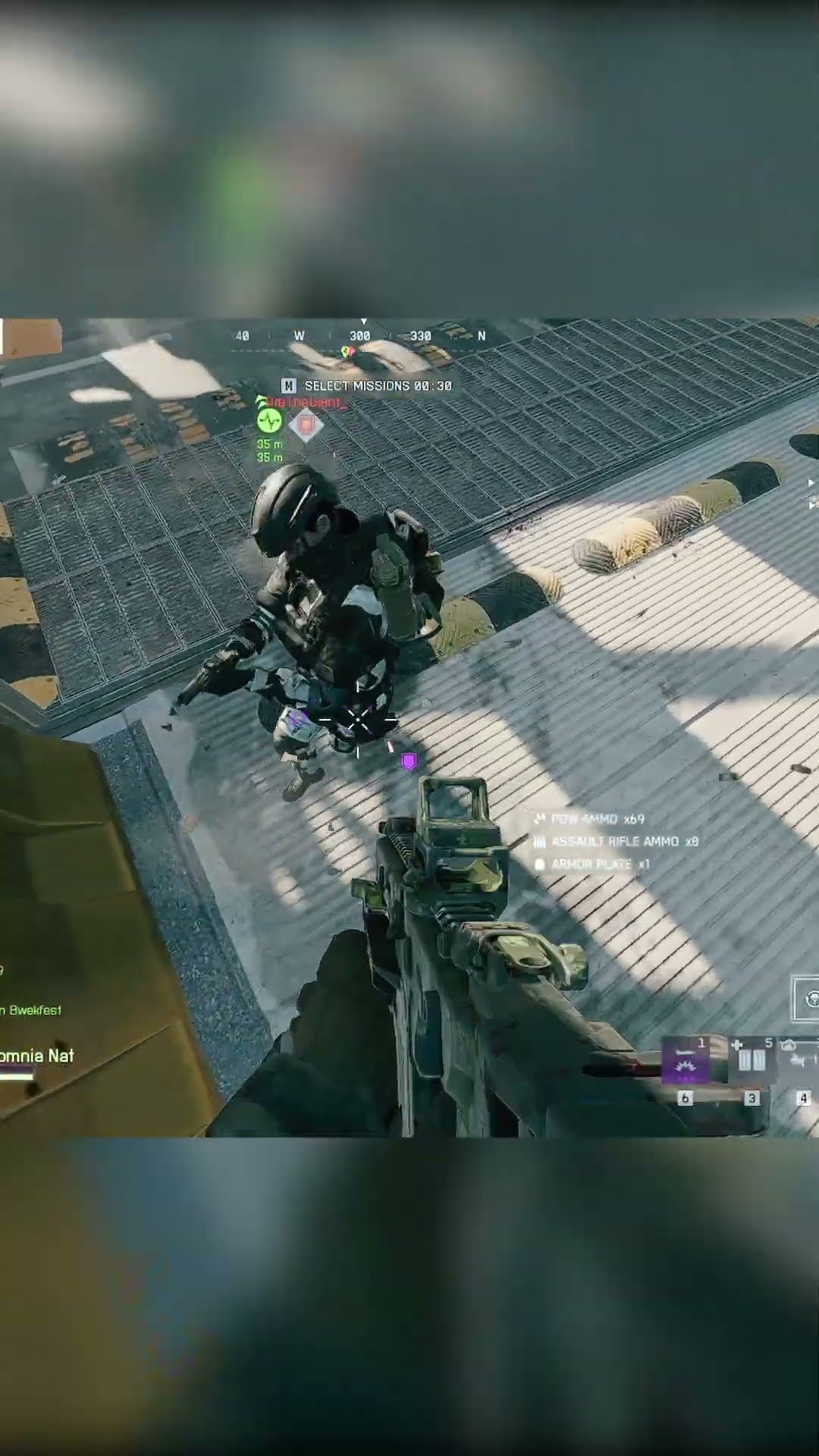Open the Select Missions prompt

pos(369,386)
